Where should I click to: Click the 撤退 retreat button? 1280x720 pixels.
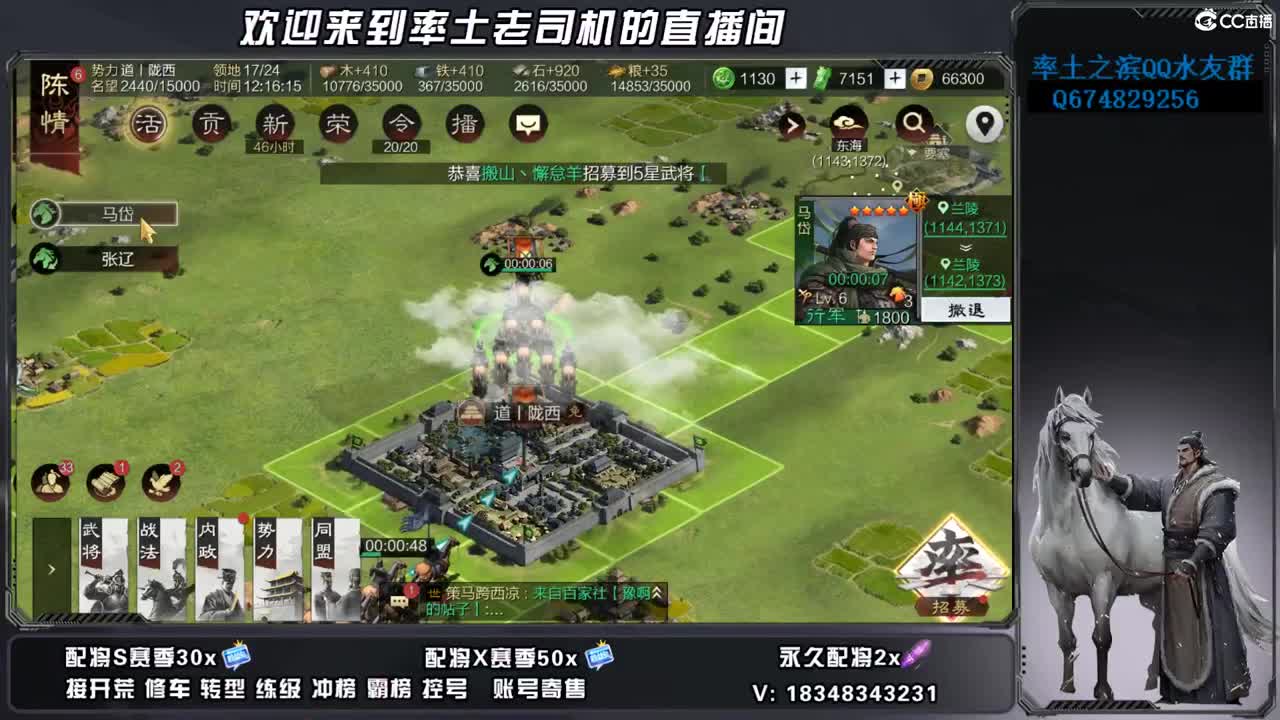point(967,311)
